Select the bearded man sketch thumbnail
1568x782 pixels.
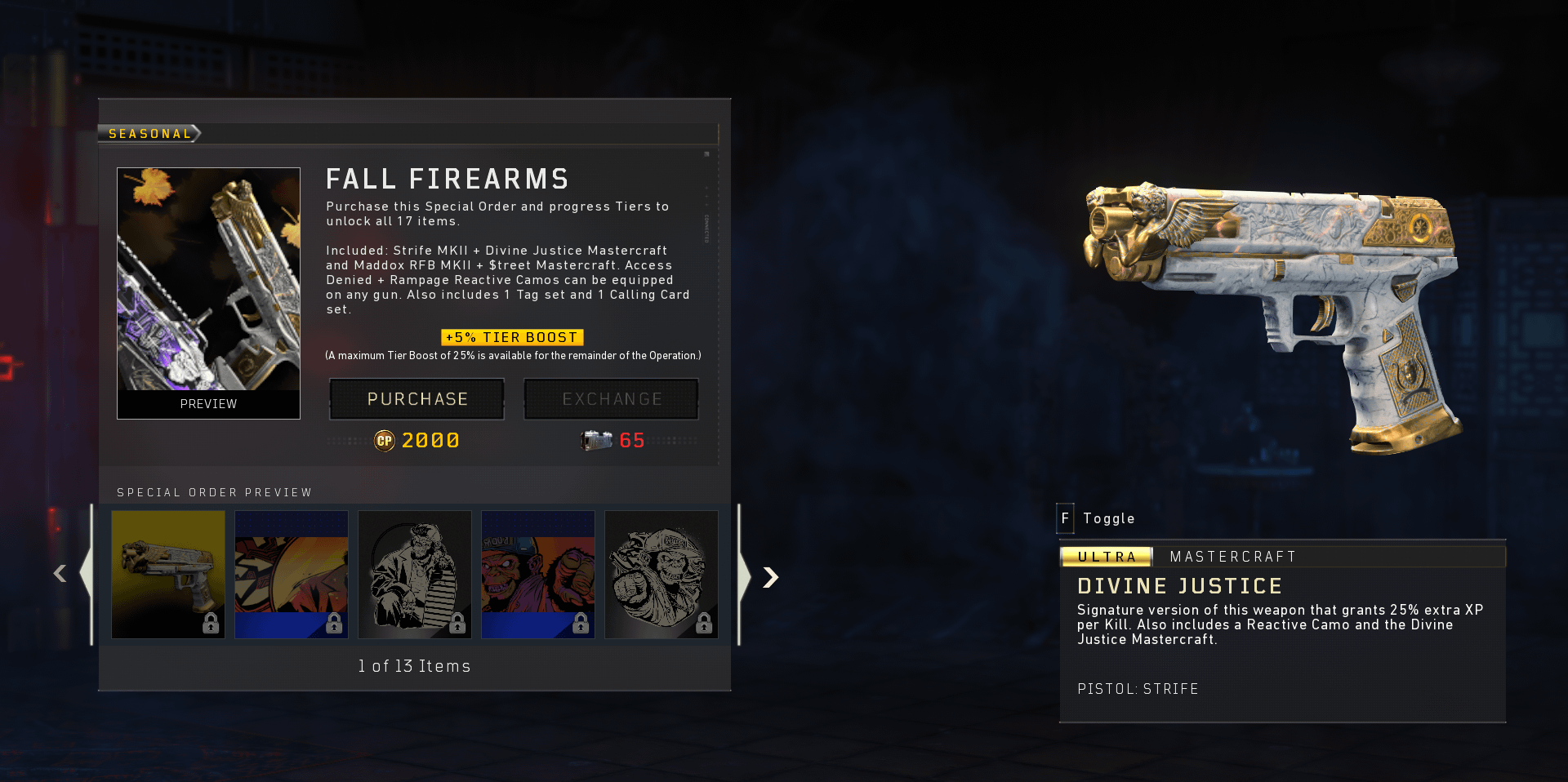415,574
